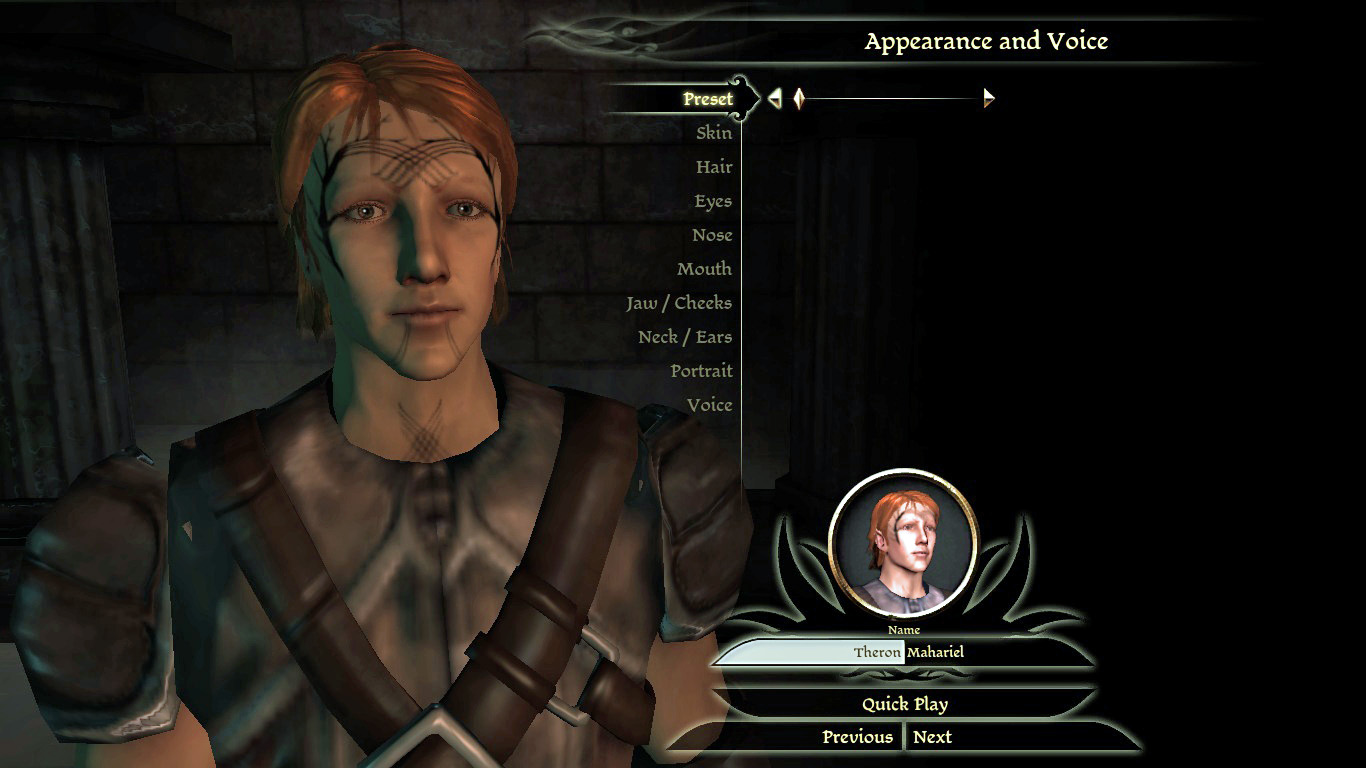The width and height of the screenshot is (1366, 768).
Task: Open the Jaw / Cheeks category
Action: coord(678,303)
